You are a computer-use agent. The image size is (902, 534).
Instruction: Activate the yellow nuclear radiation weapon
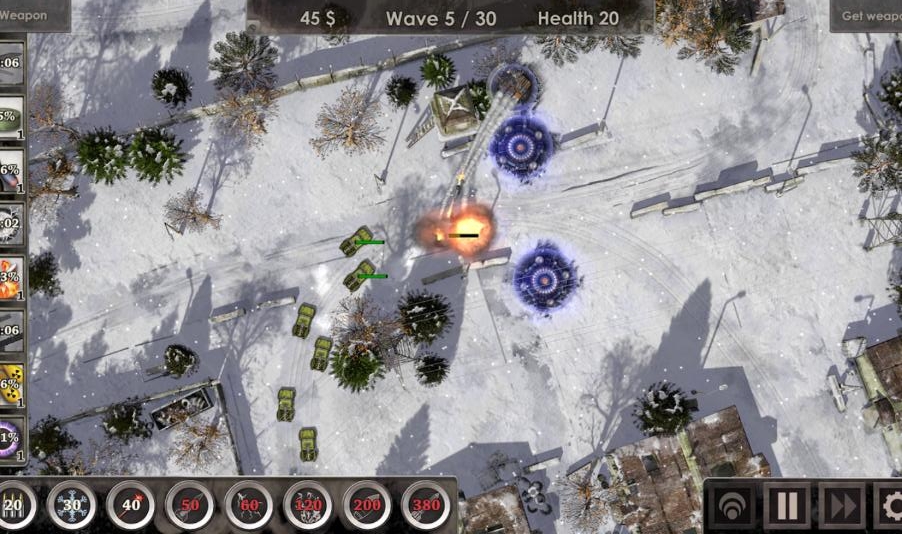pos(11,385)
